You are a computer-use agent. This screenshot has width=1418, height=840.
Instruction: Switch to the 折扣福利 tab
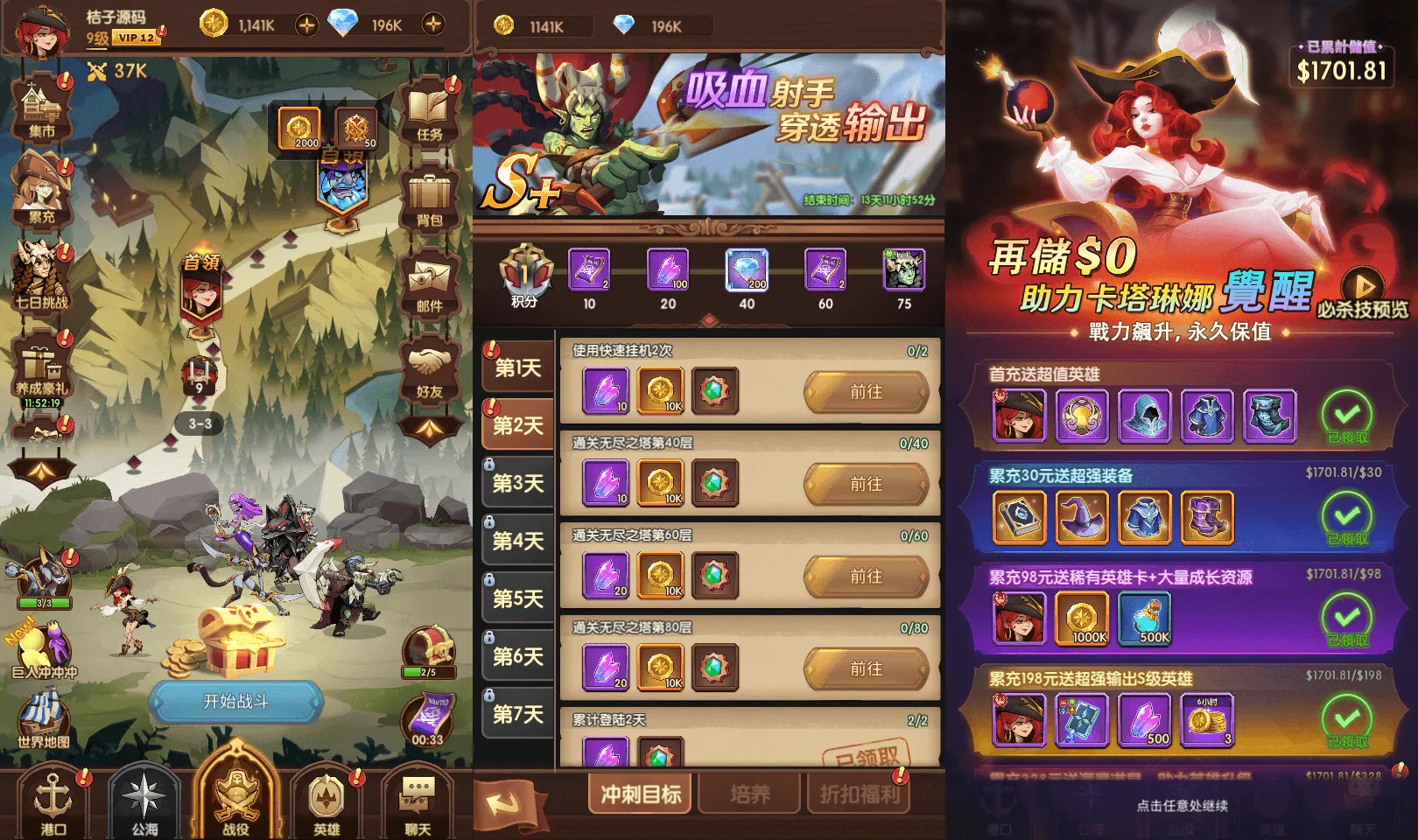pos(858,794)
